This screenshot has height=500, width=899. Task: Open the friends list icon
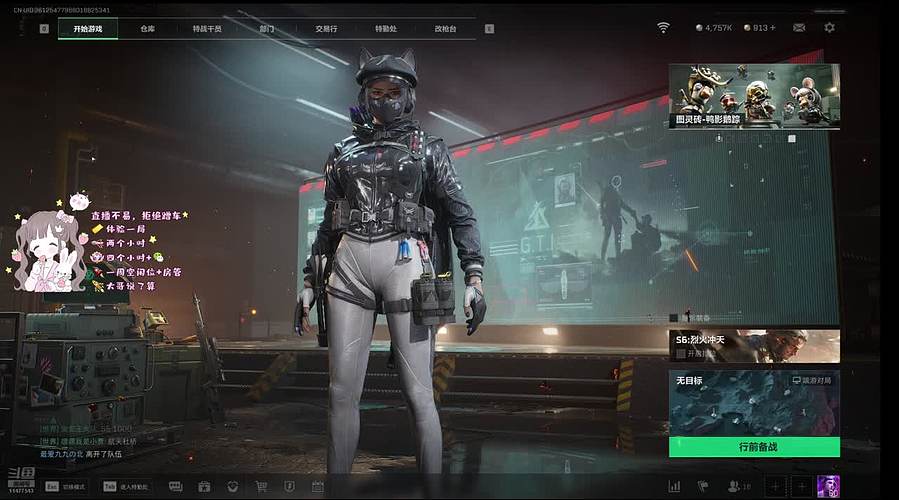pyautogui.click(x=733, y=487)
